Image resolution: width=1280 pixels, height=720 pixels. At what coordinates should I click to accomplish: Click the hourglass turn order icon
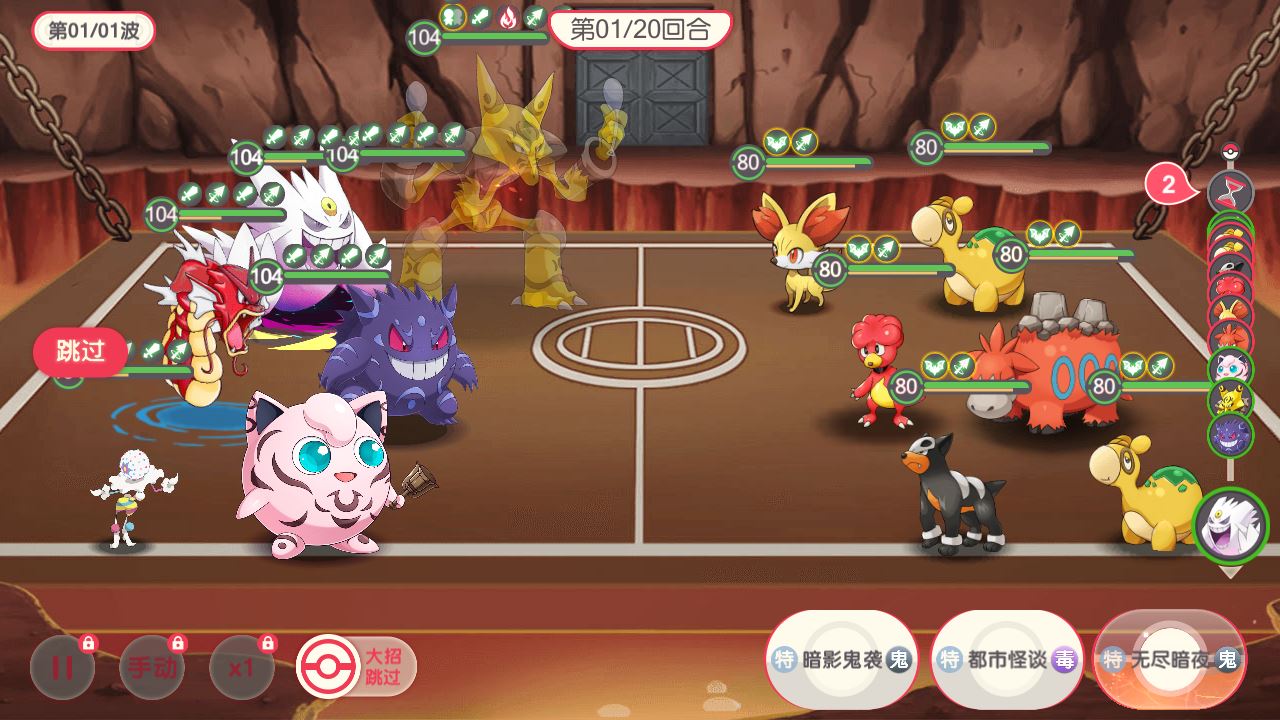tap(1230, 189)
